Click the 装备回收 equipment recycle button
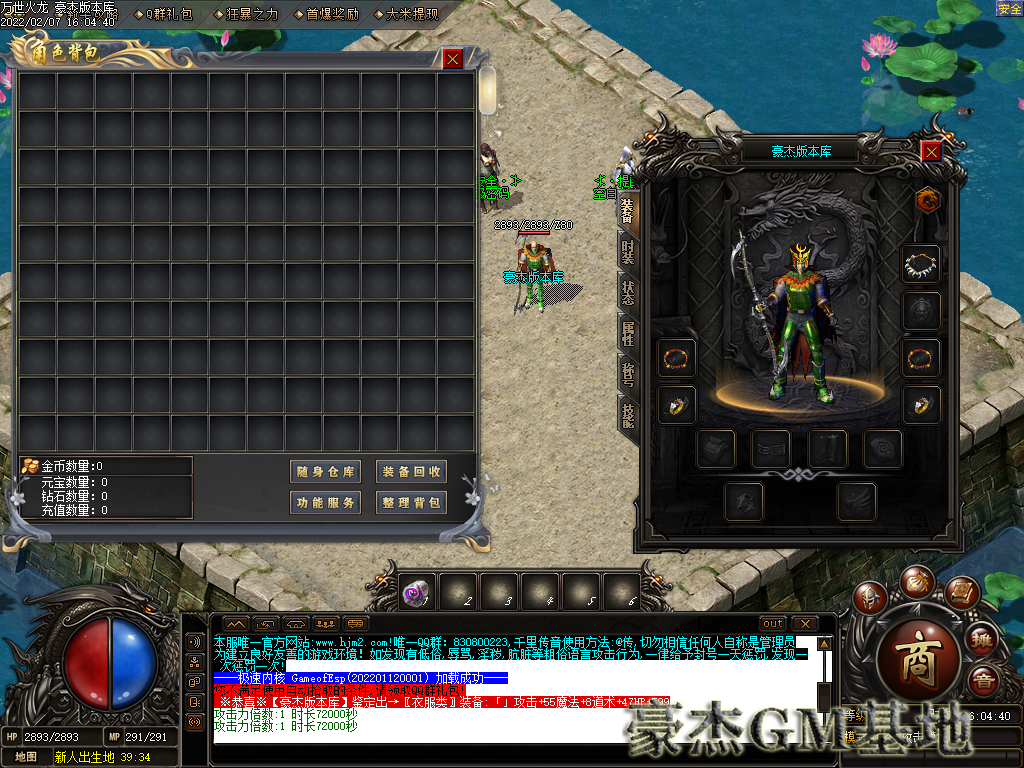The image size is (1024, 768). point(411,472)
